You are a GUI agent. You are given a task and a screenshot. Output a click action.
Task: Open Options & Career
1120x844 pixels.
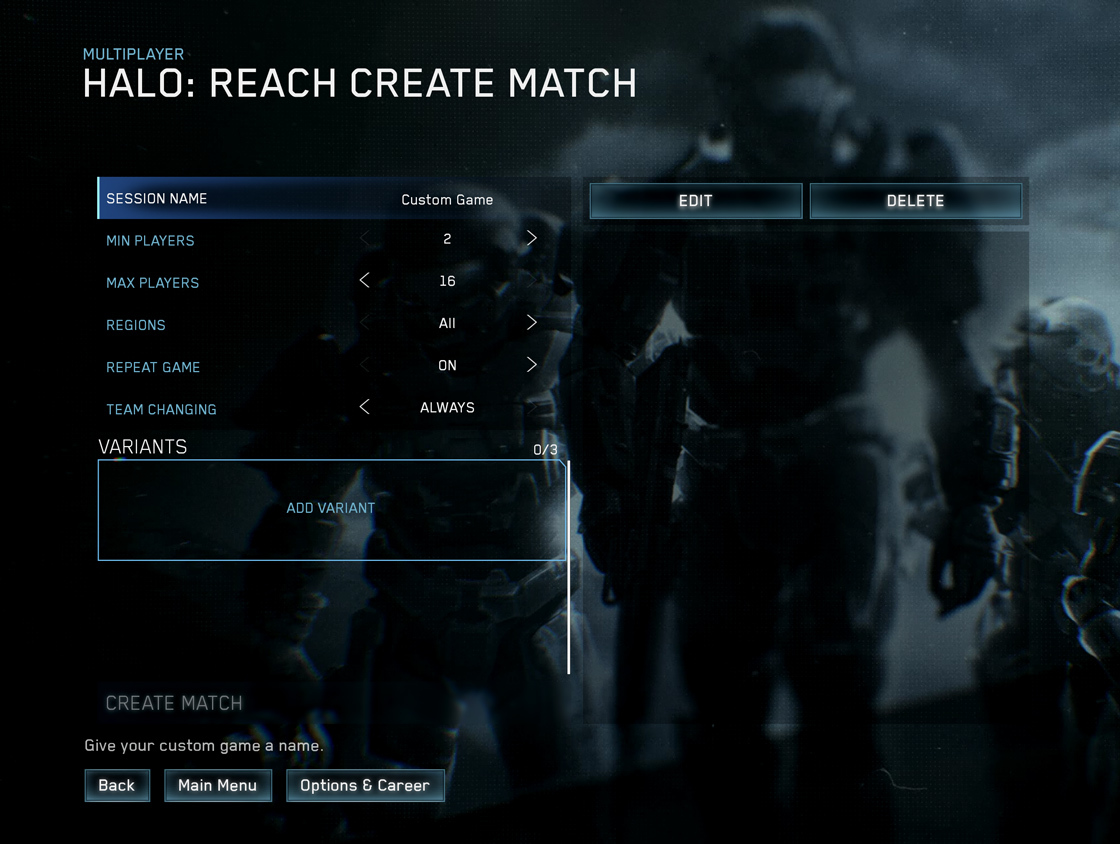coord(365,785)
